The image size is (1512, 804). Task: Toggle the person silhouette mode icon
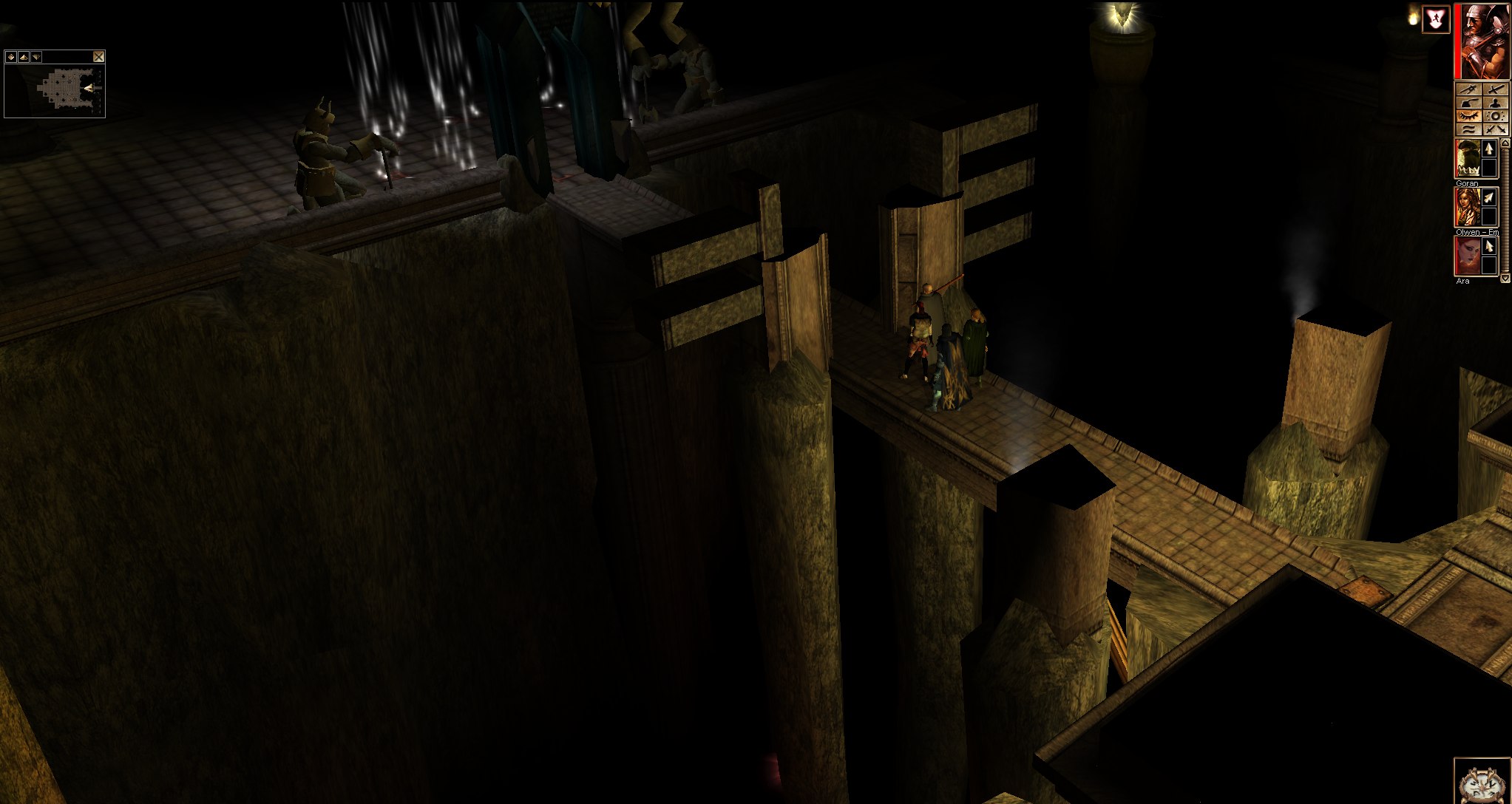click(1496, 103)
